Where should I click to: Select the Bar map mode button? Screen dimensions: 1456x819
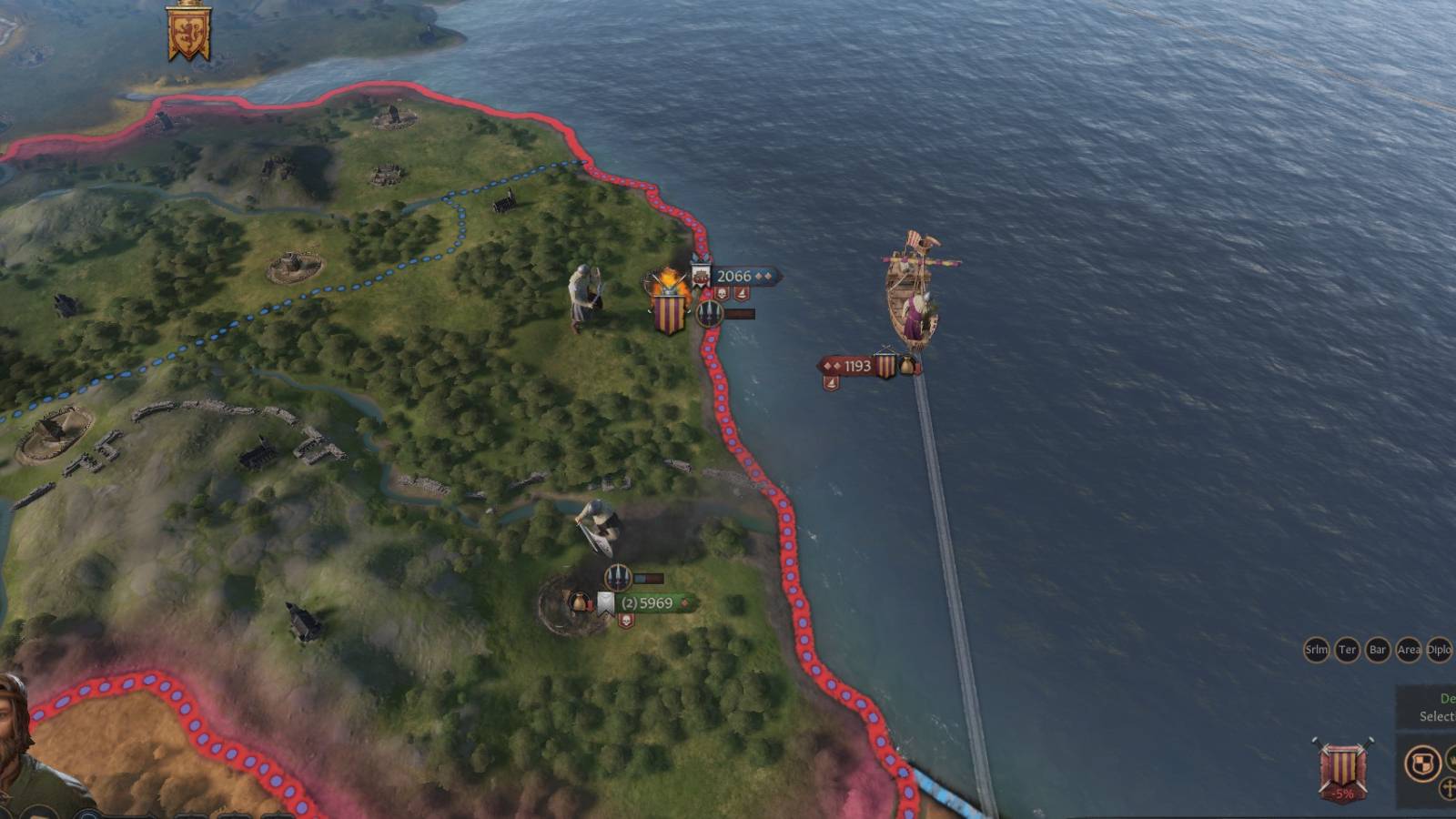click(1376, 651)
